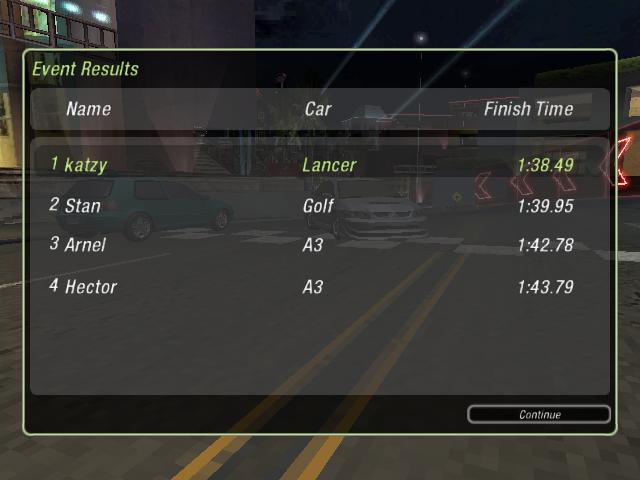Image resolution: width=640 pixels, height=480 pixels.
Task: Click the Continue button
Action: click(x=539, y=414)
